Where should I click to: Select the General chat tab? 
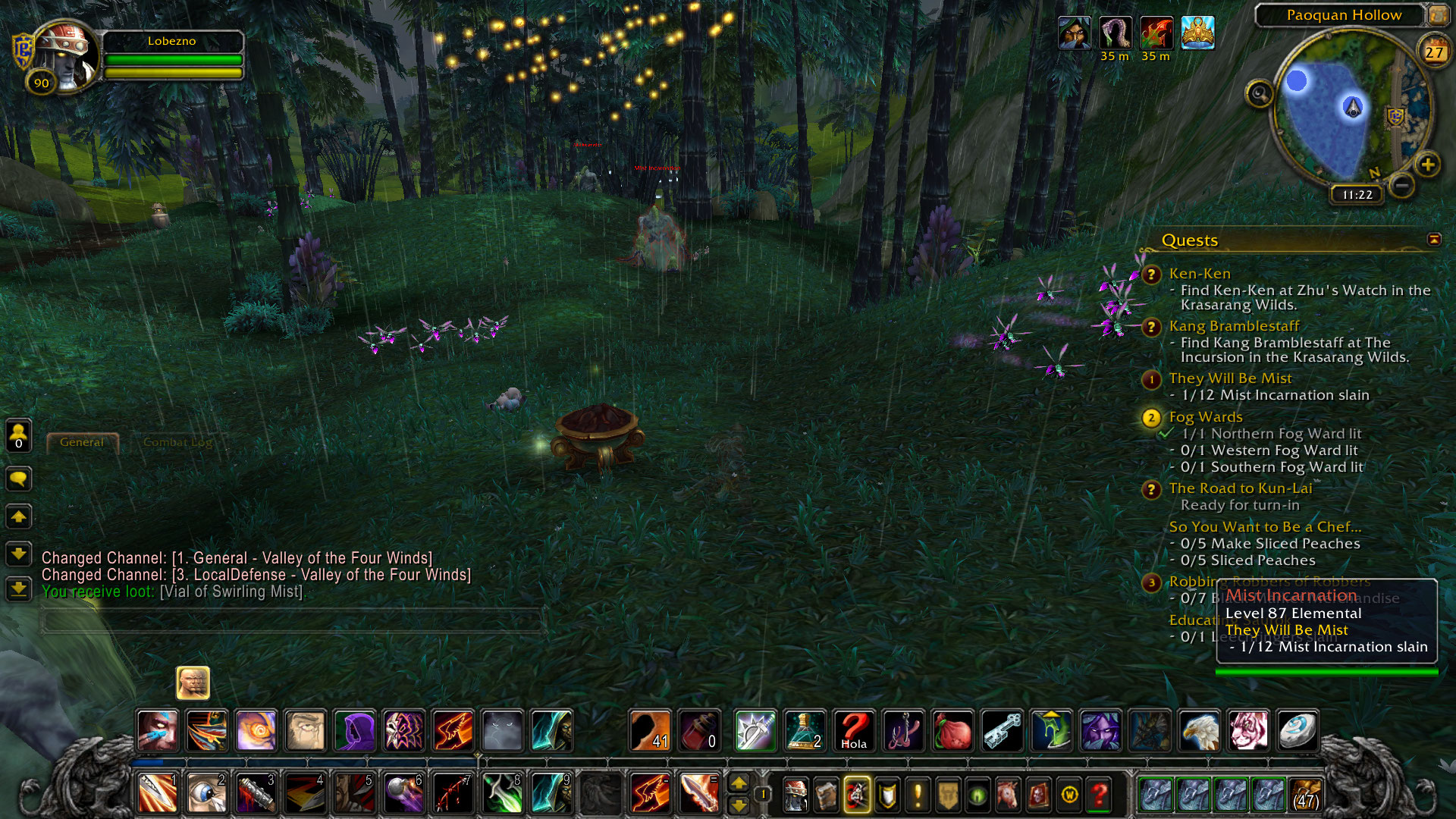point(82,442)
